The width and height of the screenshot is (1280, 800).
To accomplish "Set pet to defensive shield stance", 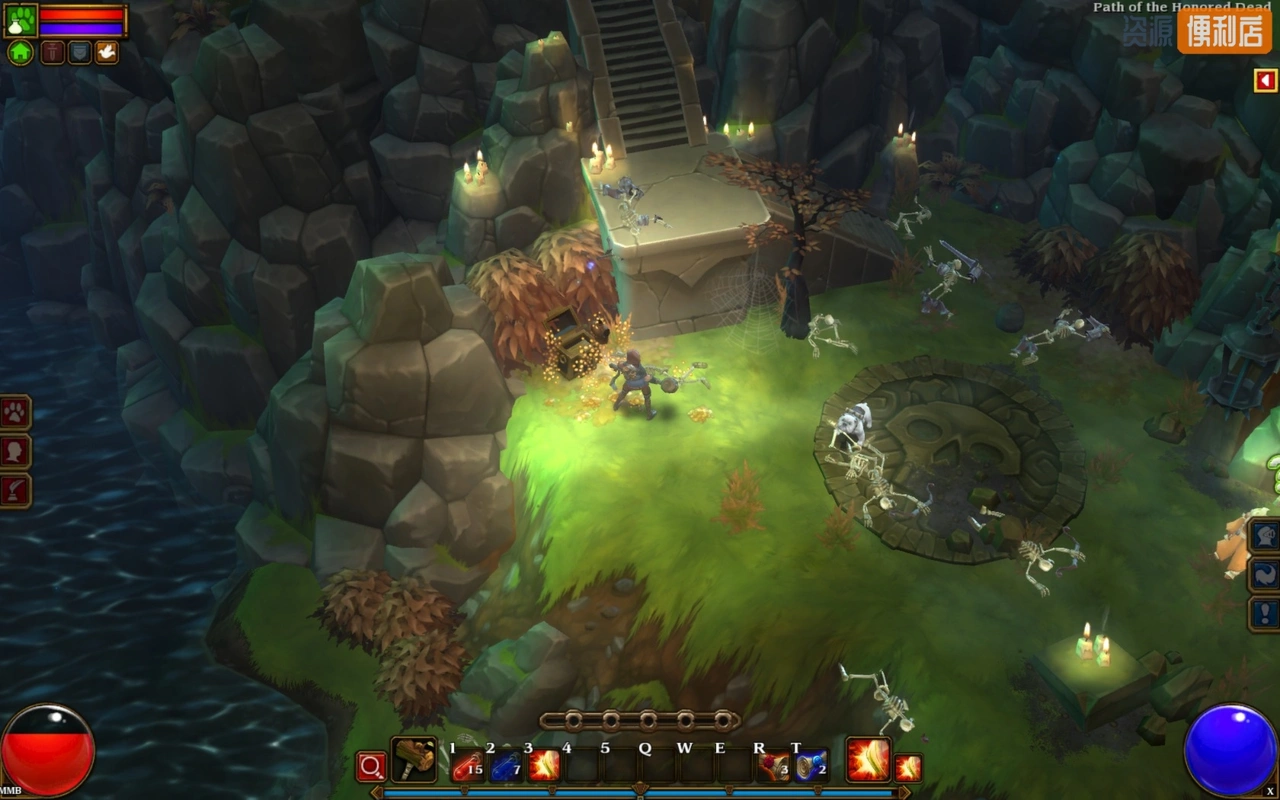I will [79, 52].
